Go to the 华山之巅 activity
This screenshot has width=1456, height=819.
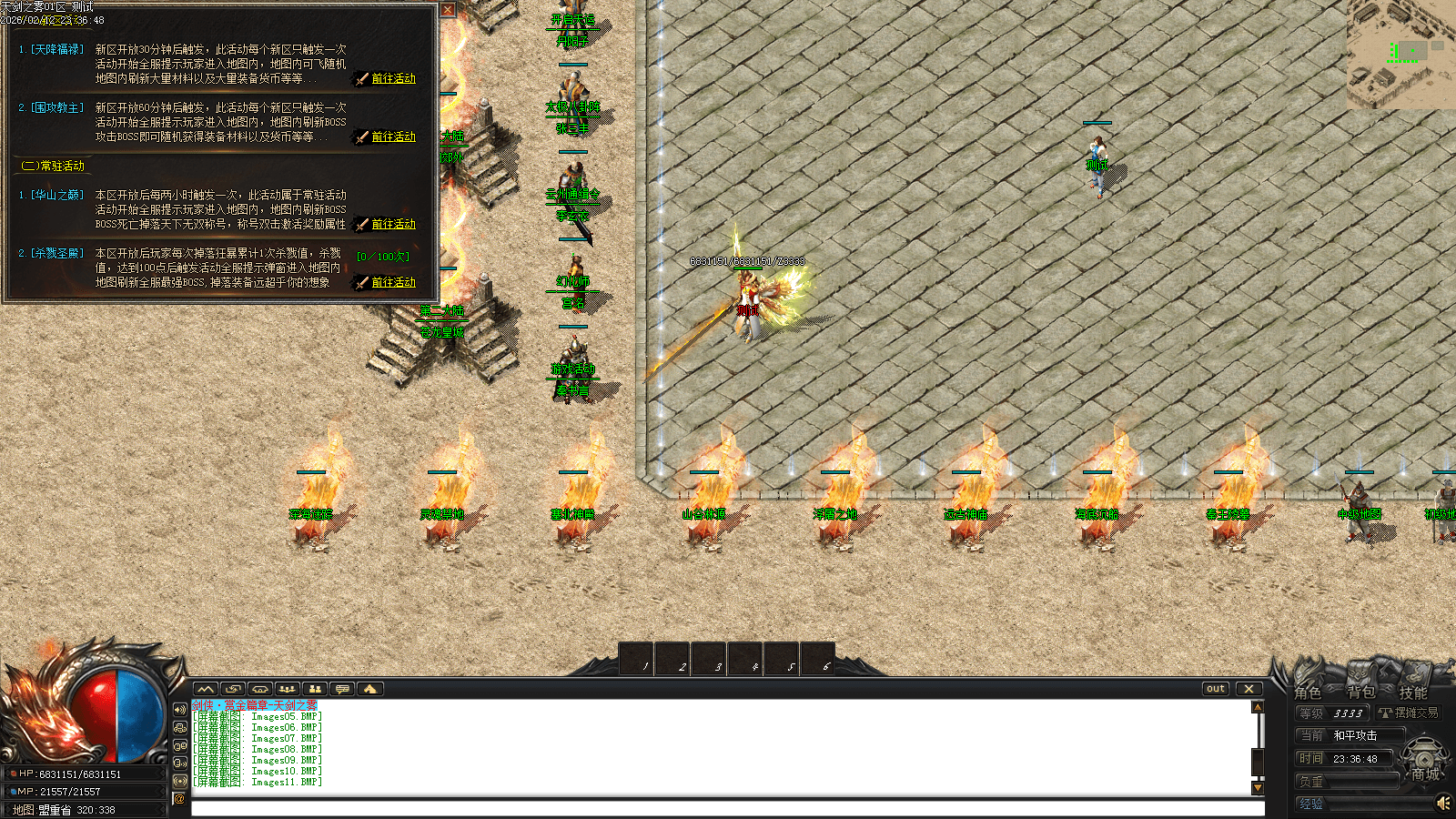pos(392,224)
